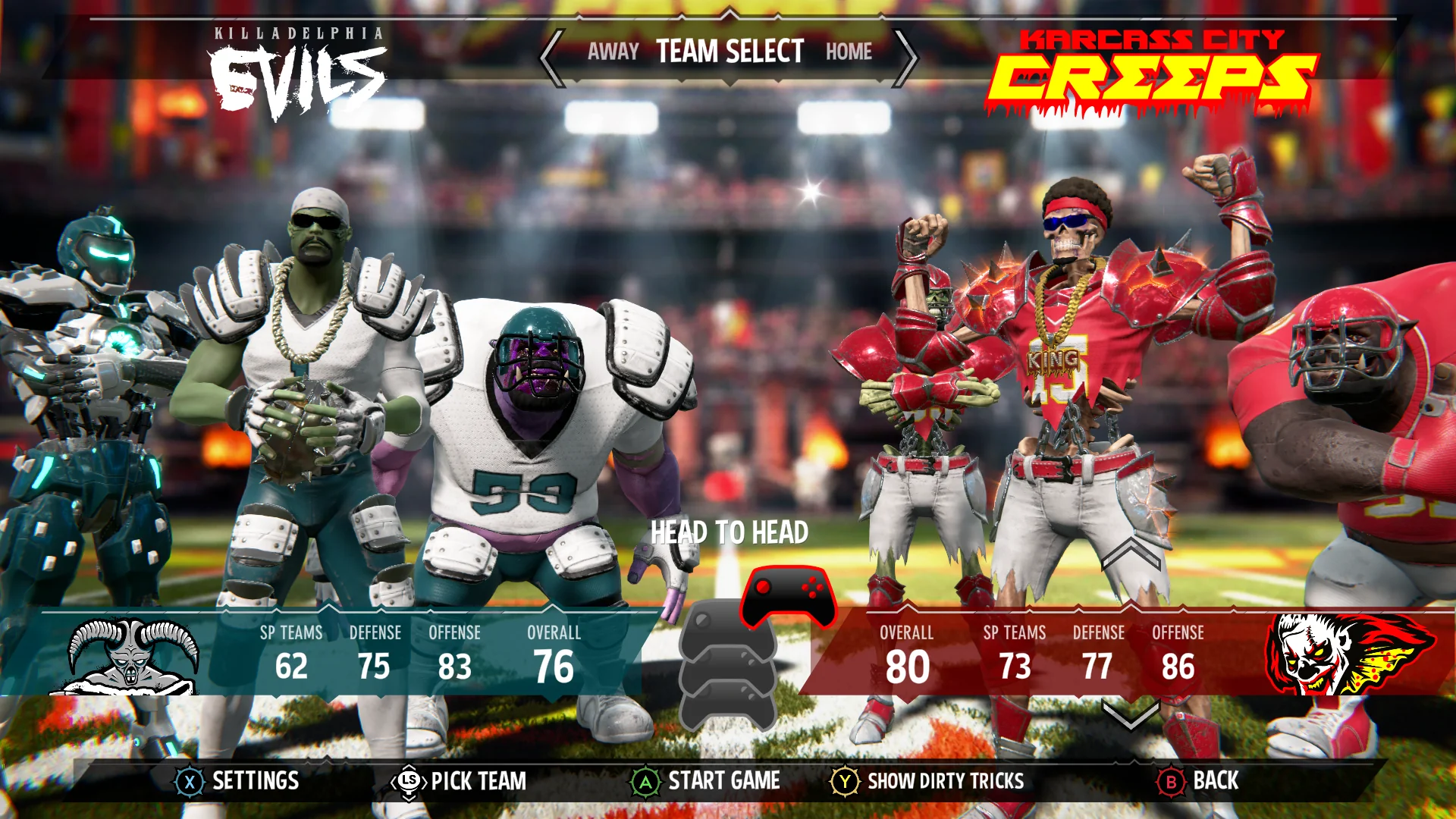Choose Pick Team in the bottom bar
The height and width of the screenshot is (819, 1456).
click(x=460, y=781)
